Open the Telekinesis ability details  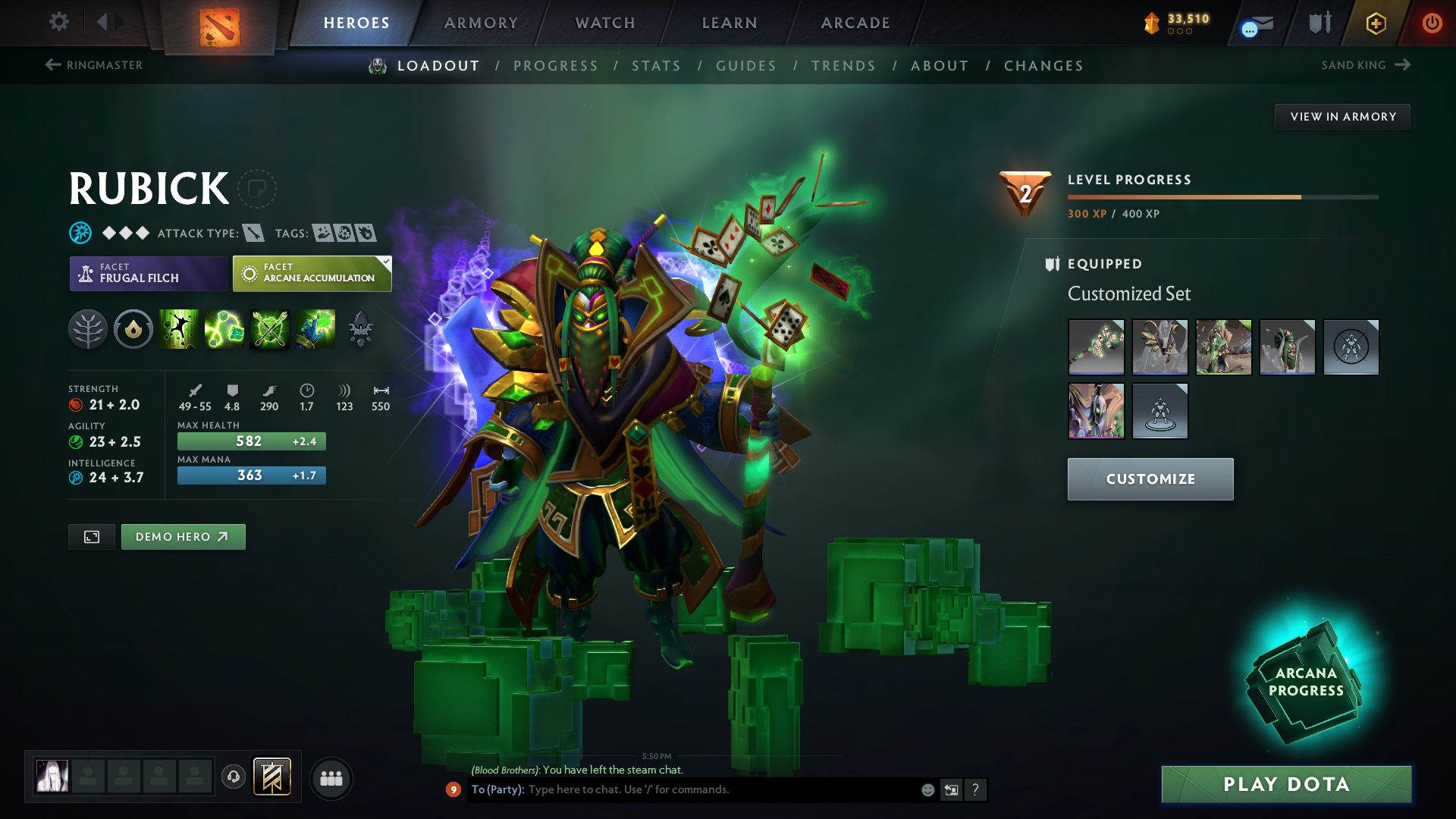coord(179,329)
